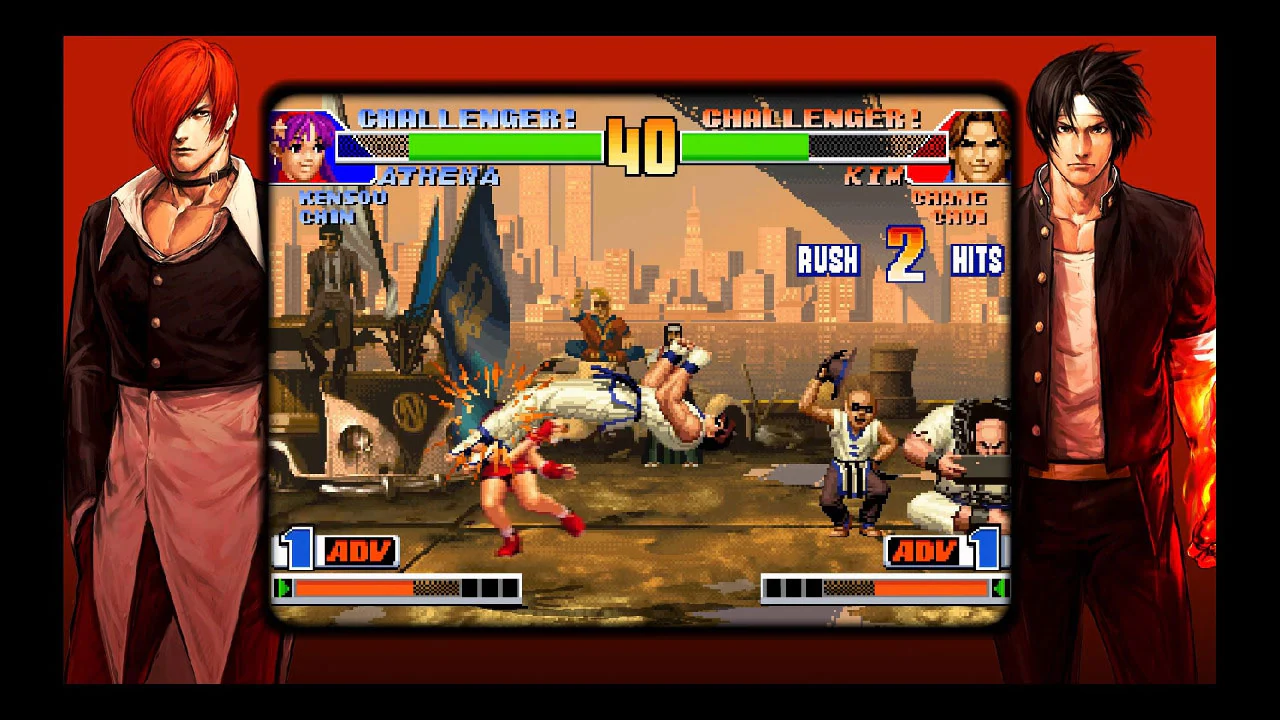Click the RUSH 2 HITS combo counter

[900, 260]
